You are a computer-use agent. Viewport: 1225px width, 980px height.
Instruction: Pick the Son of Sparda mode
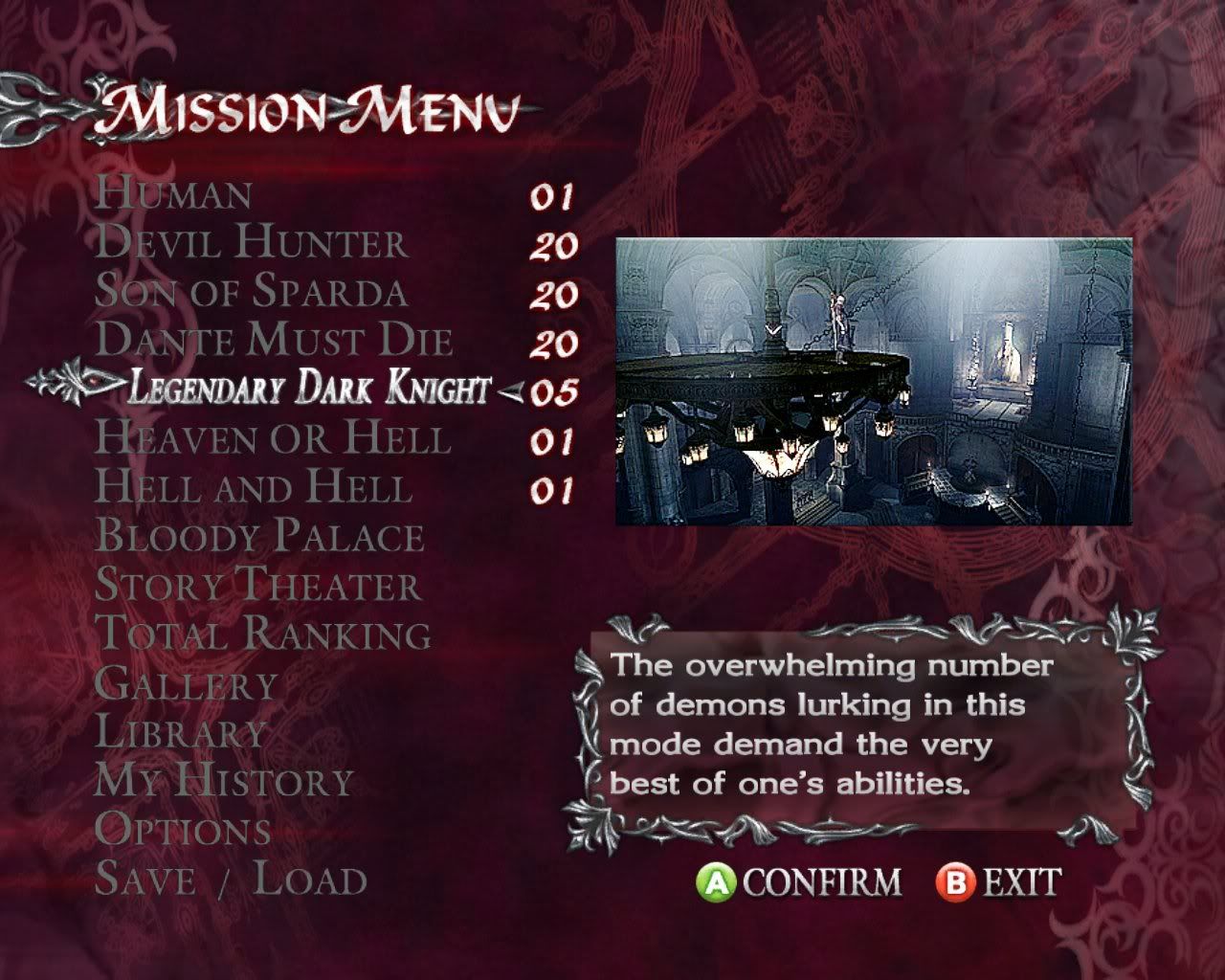(x=252, y=292)
